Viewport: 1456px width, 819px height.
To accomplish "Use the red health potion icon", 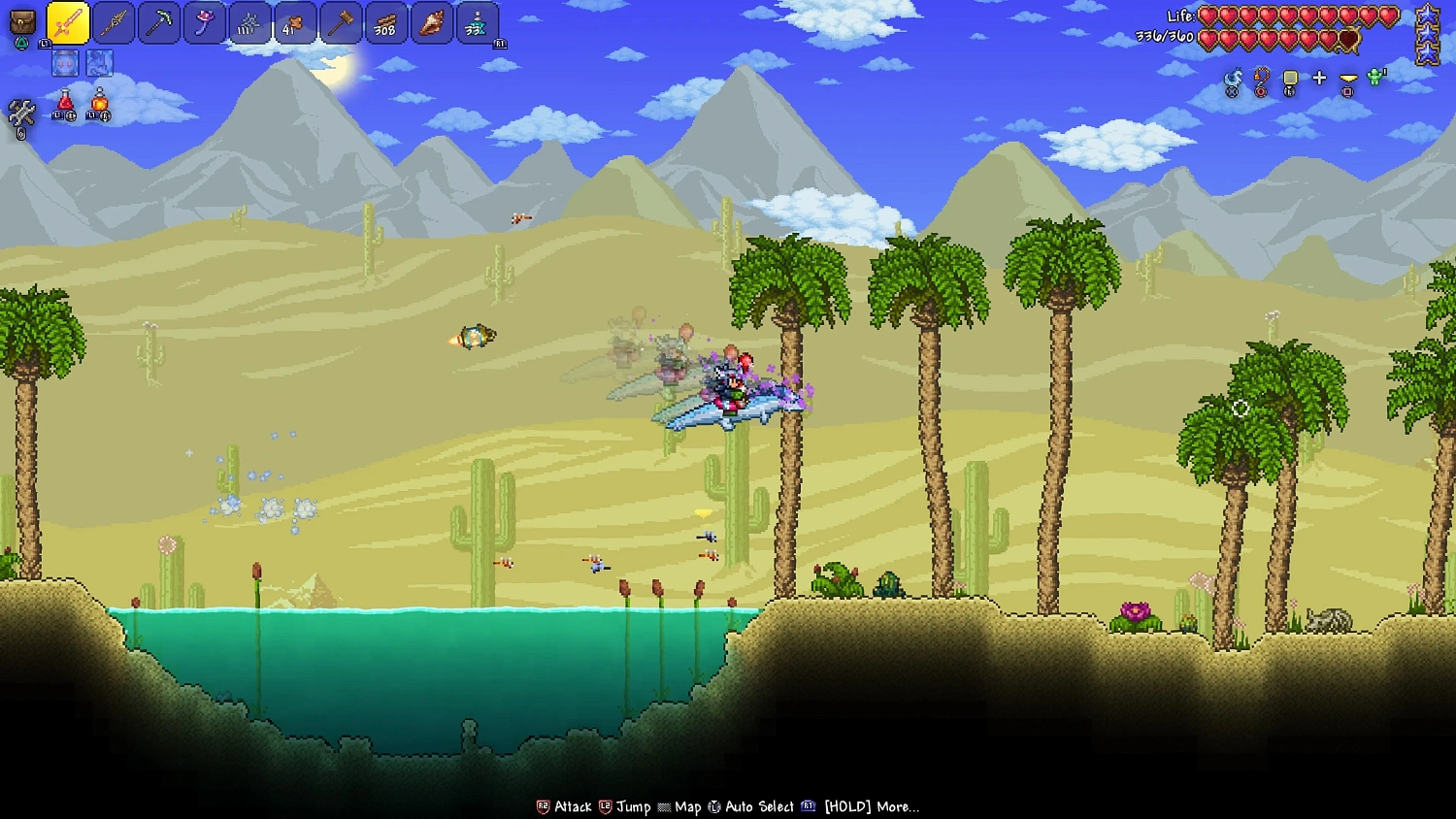I will click(x=63, y=104).
